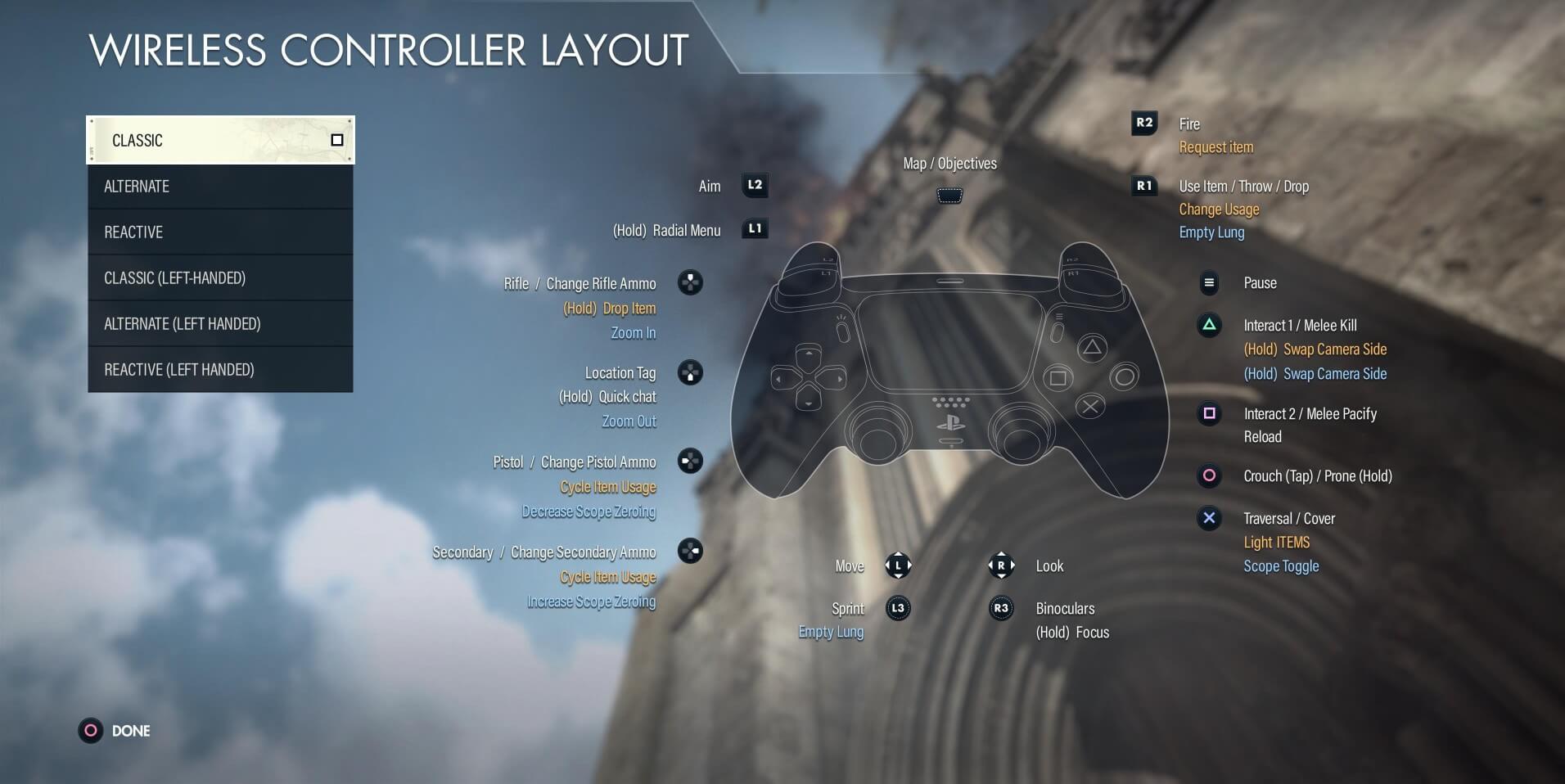Switch to the Reactive layout
The height and width of the screenshot is (784, 1565).
(x=219, y=232)
